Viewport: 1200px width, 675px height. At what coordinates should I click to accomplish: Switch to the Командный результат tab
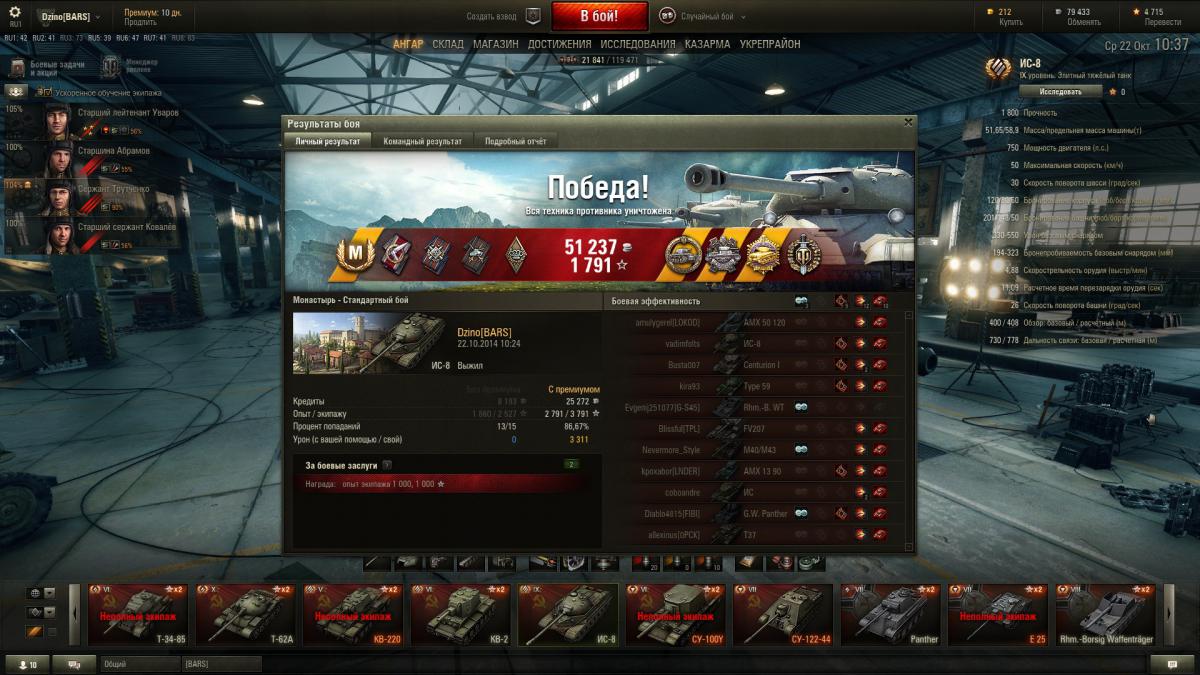click(x=422, y=142)
